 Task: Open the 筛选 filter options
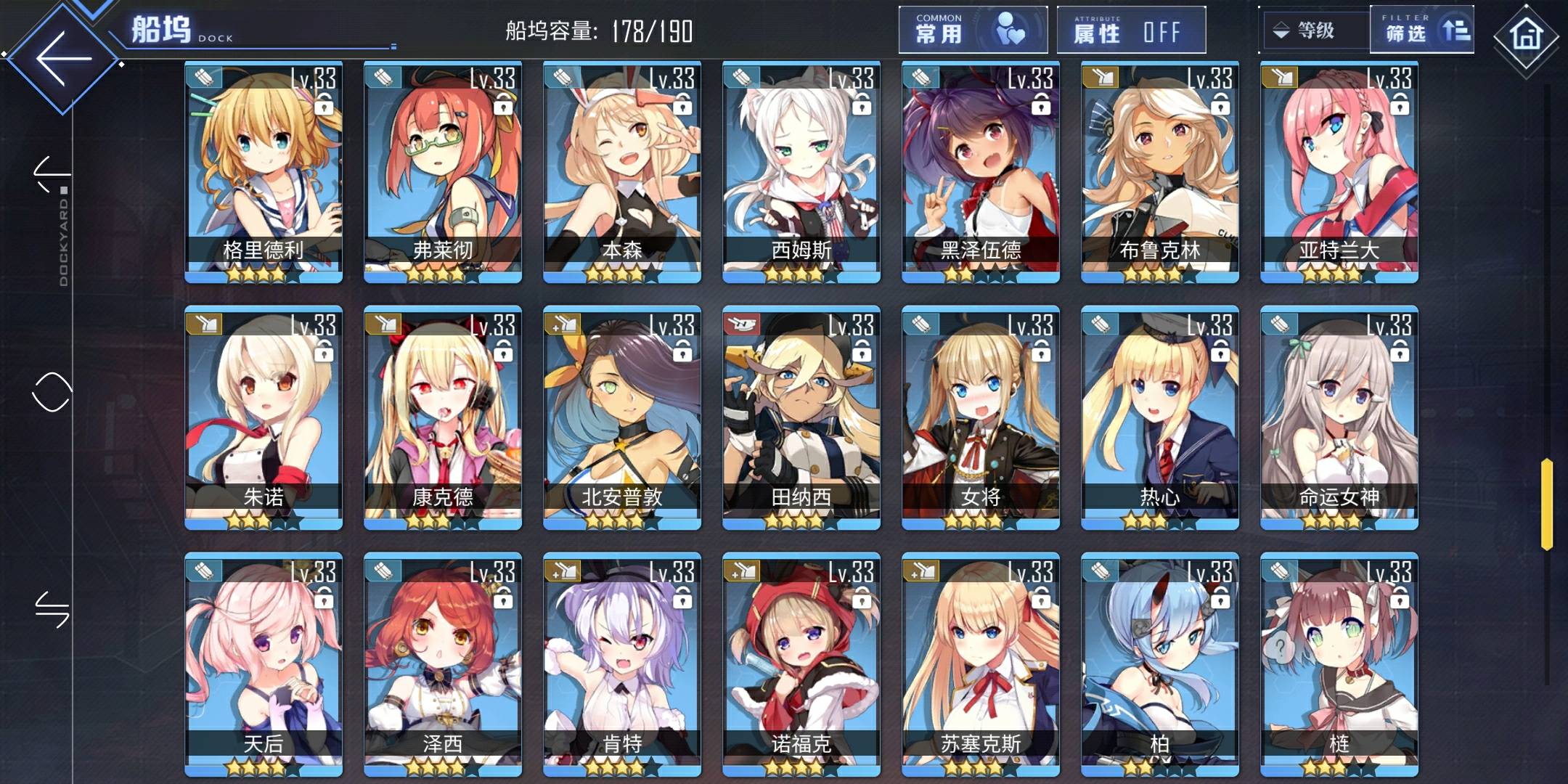pos(1421,30)
